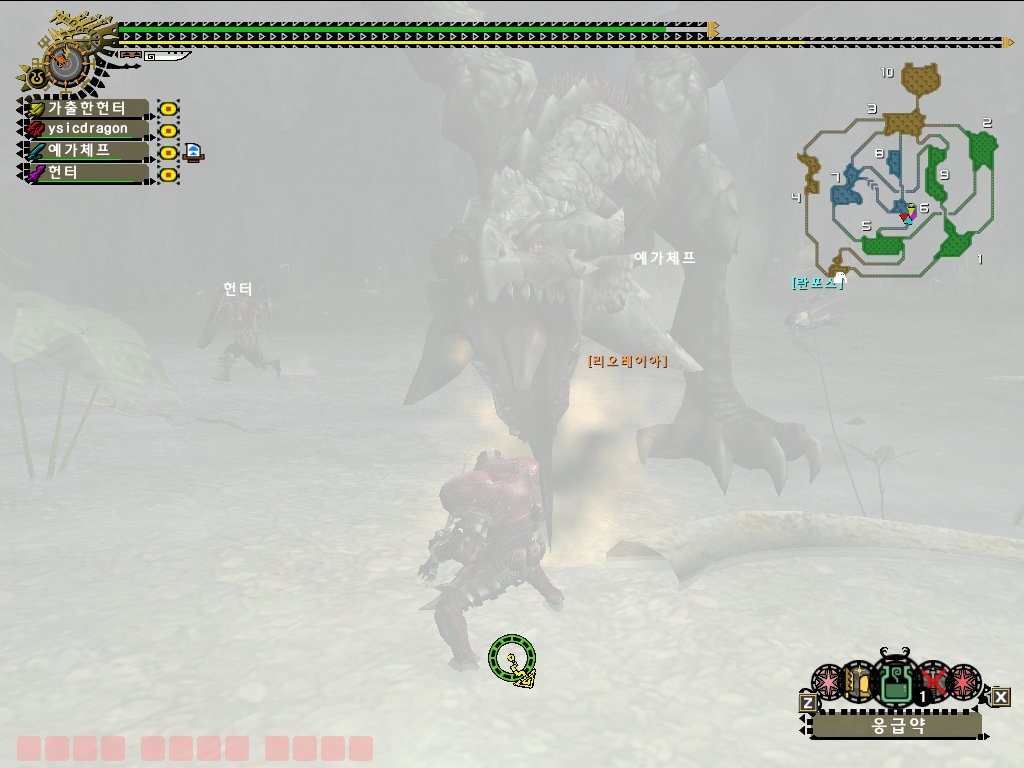This screenshot has height=768, width=1024.
Task: Select party member 예가체프 name plate
Action: (88, 151)
